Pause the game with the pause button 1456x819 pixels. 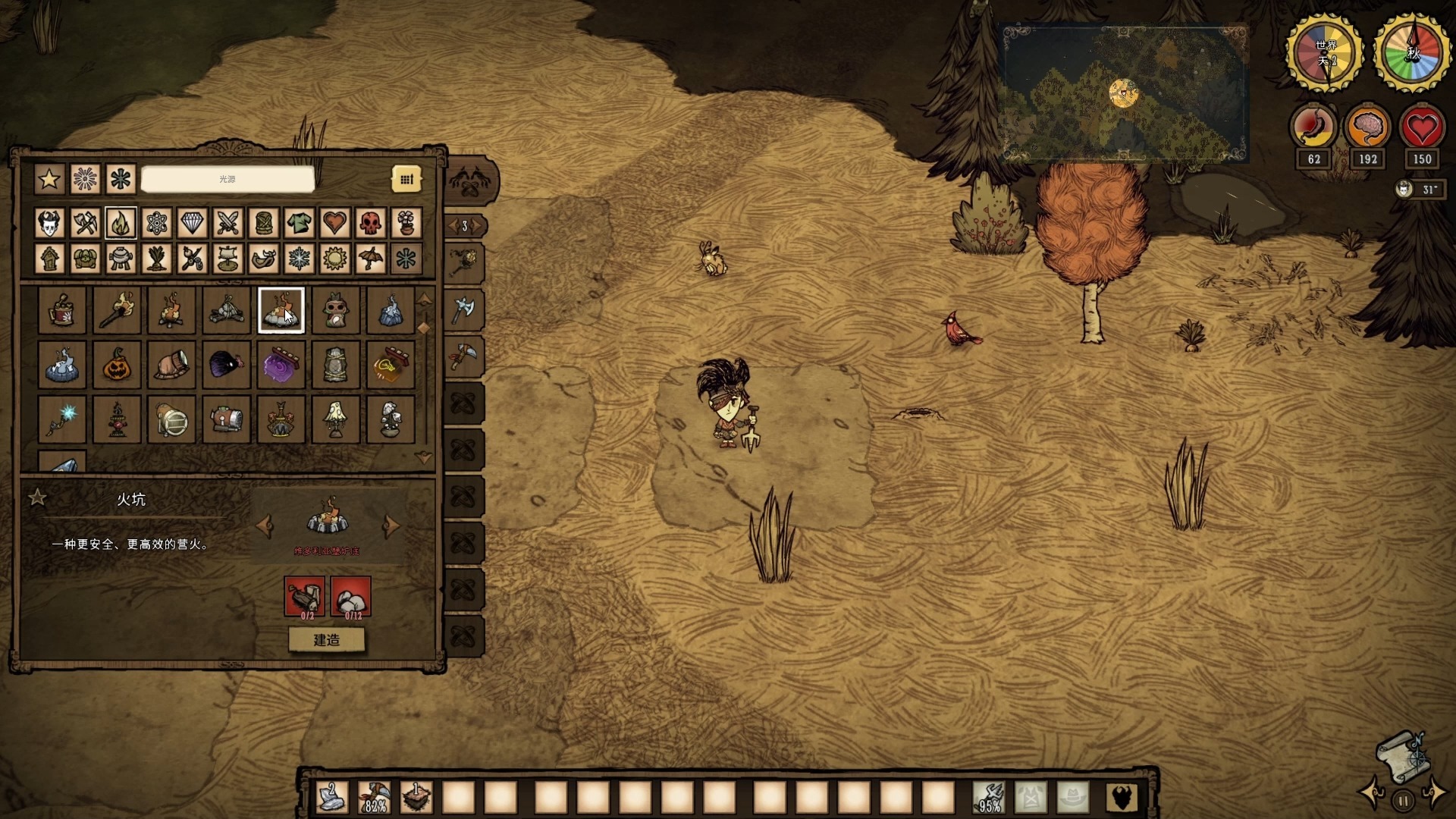pyautogui.click(x=1403, y=800)
